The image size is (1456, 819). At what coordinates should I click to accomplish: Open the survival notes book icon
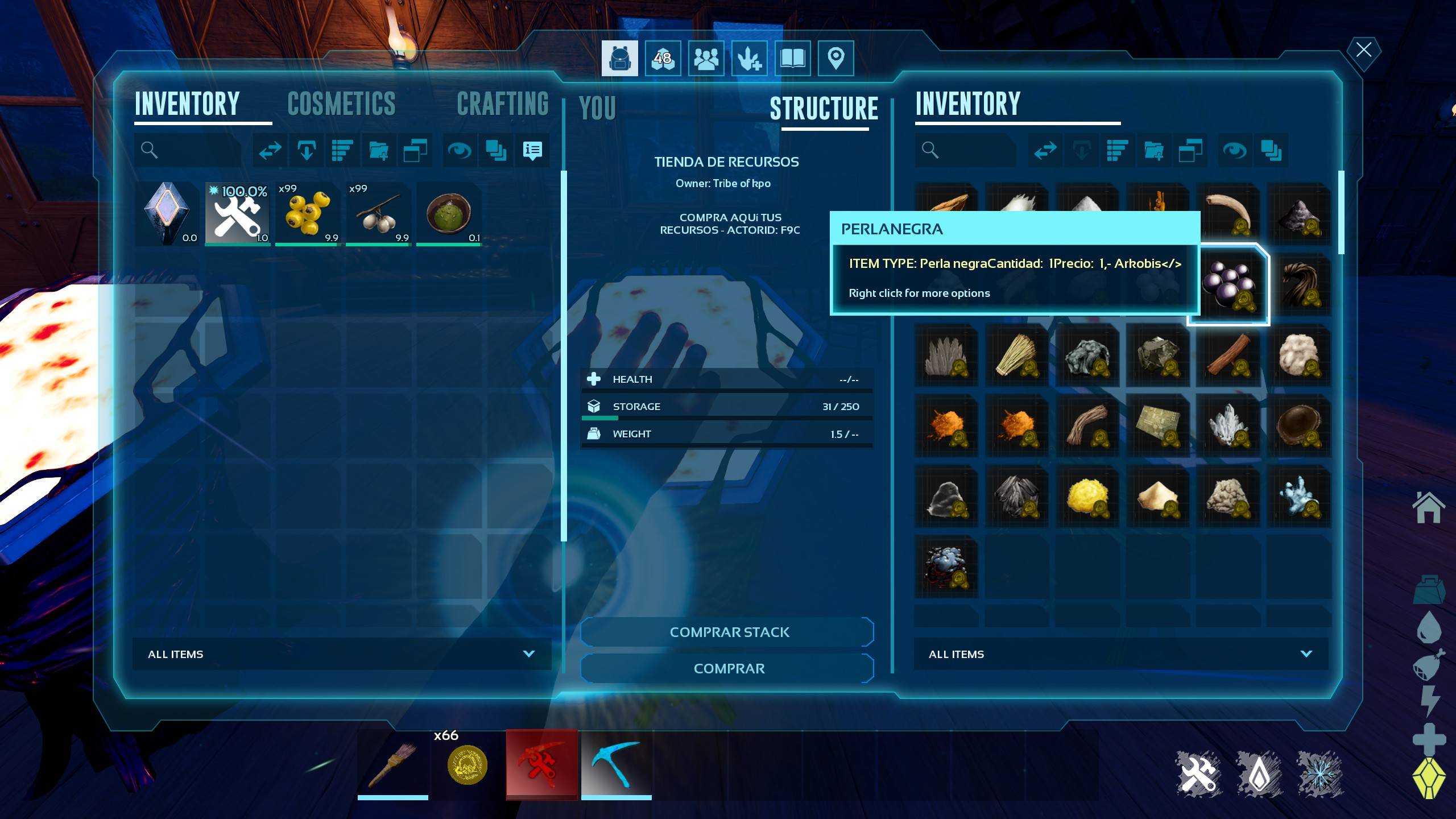(792, 58)
